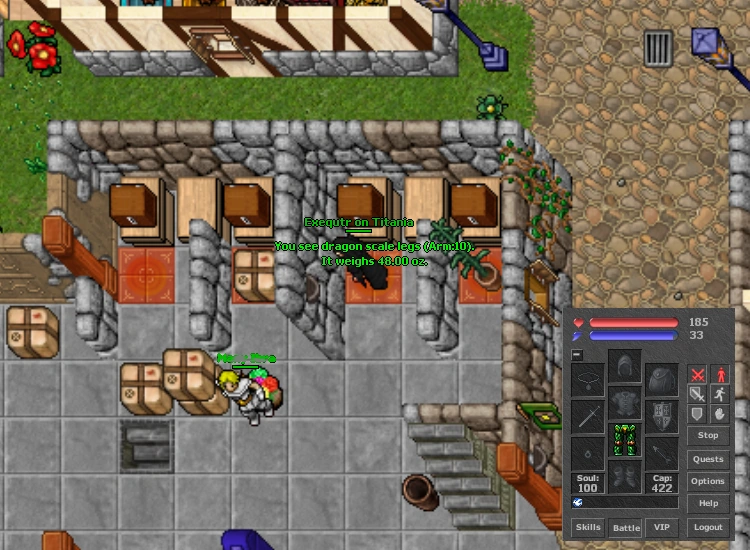Viewport: 750px width, 550px height.
Task: Click the boots equipment slot
Action: [625, 474]
